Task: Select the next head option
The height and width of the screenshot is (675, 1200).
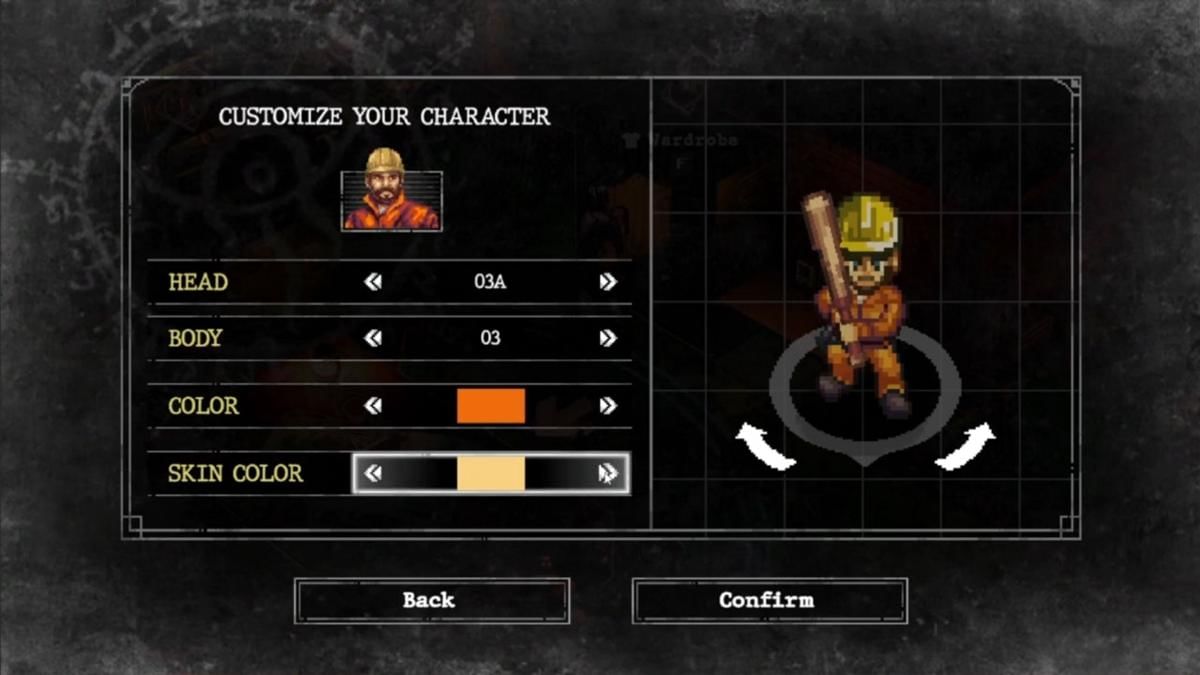Action: tap(607, 282)
